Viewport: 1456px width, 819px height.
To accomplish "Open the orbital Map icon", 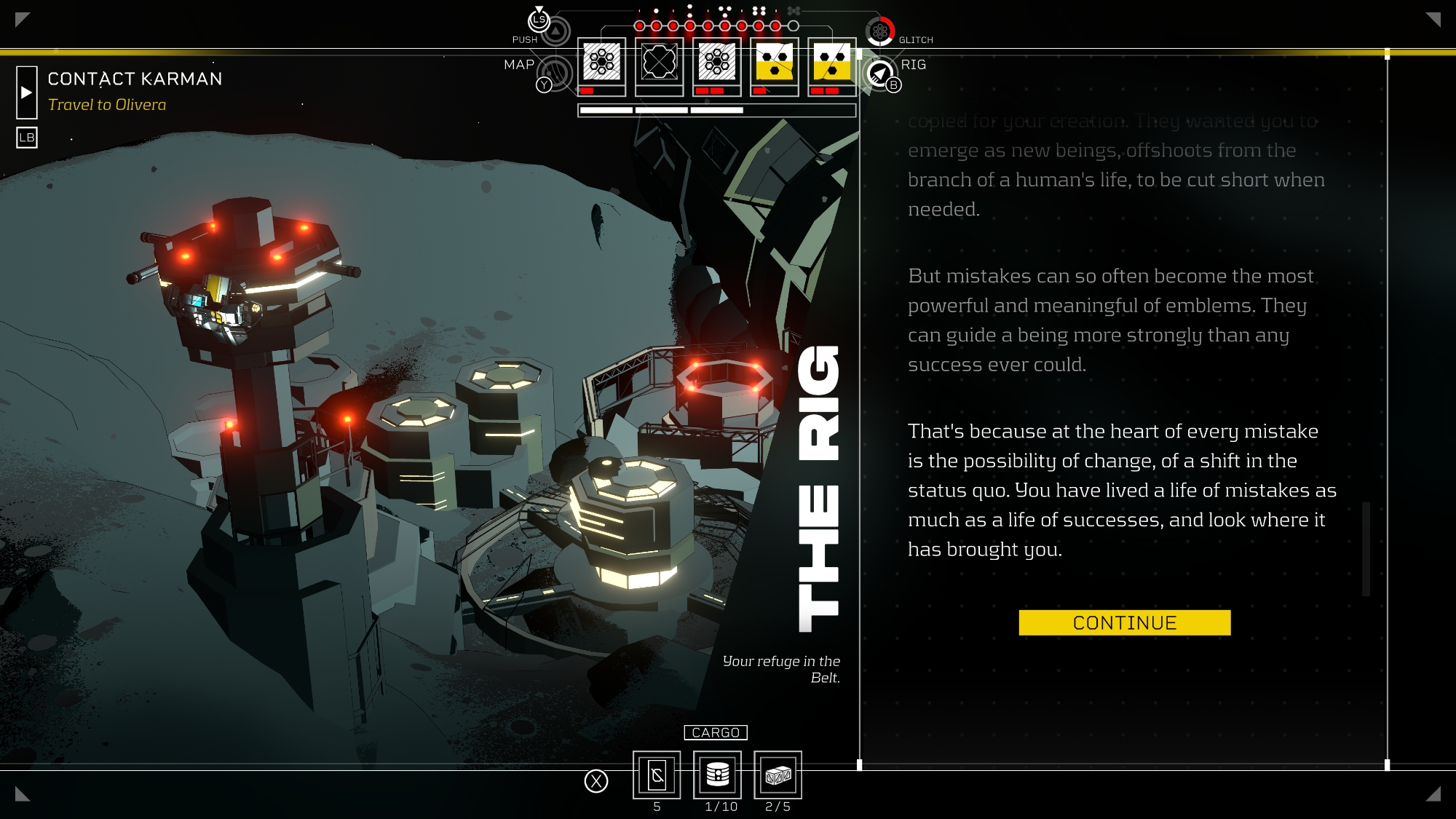I will pos(555,72).
